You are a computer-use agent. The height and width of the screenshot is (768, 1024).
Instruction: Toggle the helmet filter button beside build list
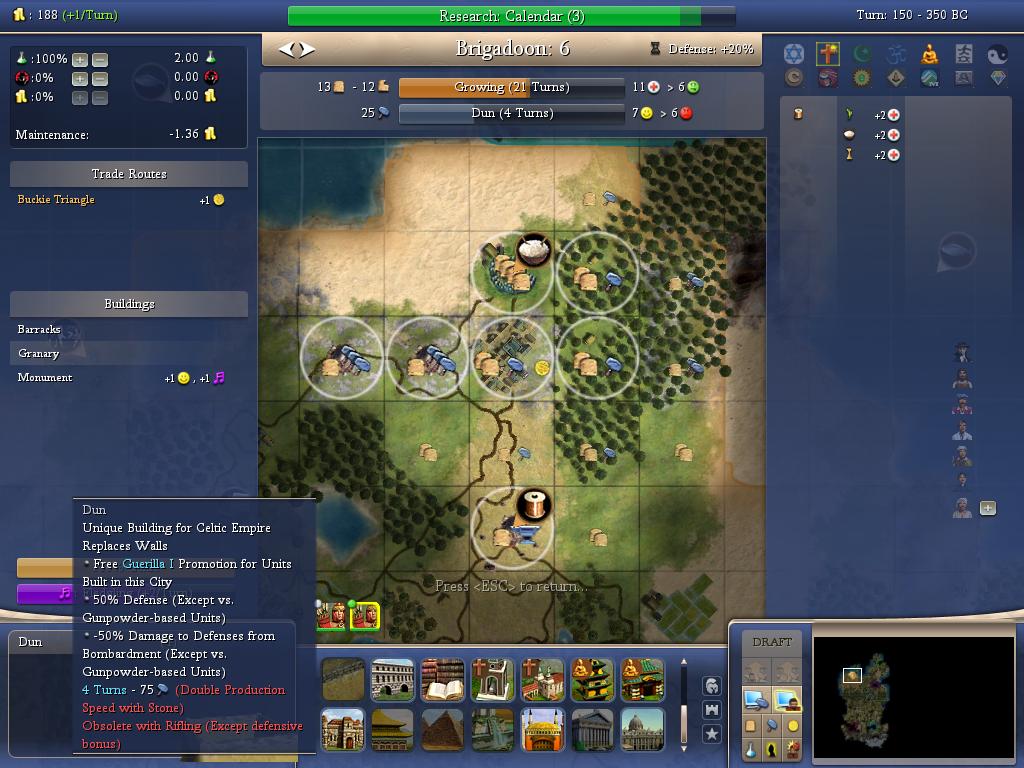click(x=712, y=686)
